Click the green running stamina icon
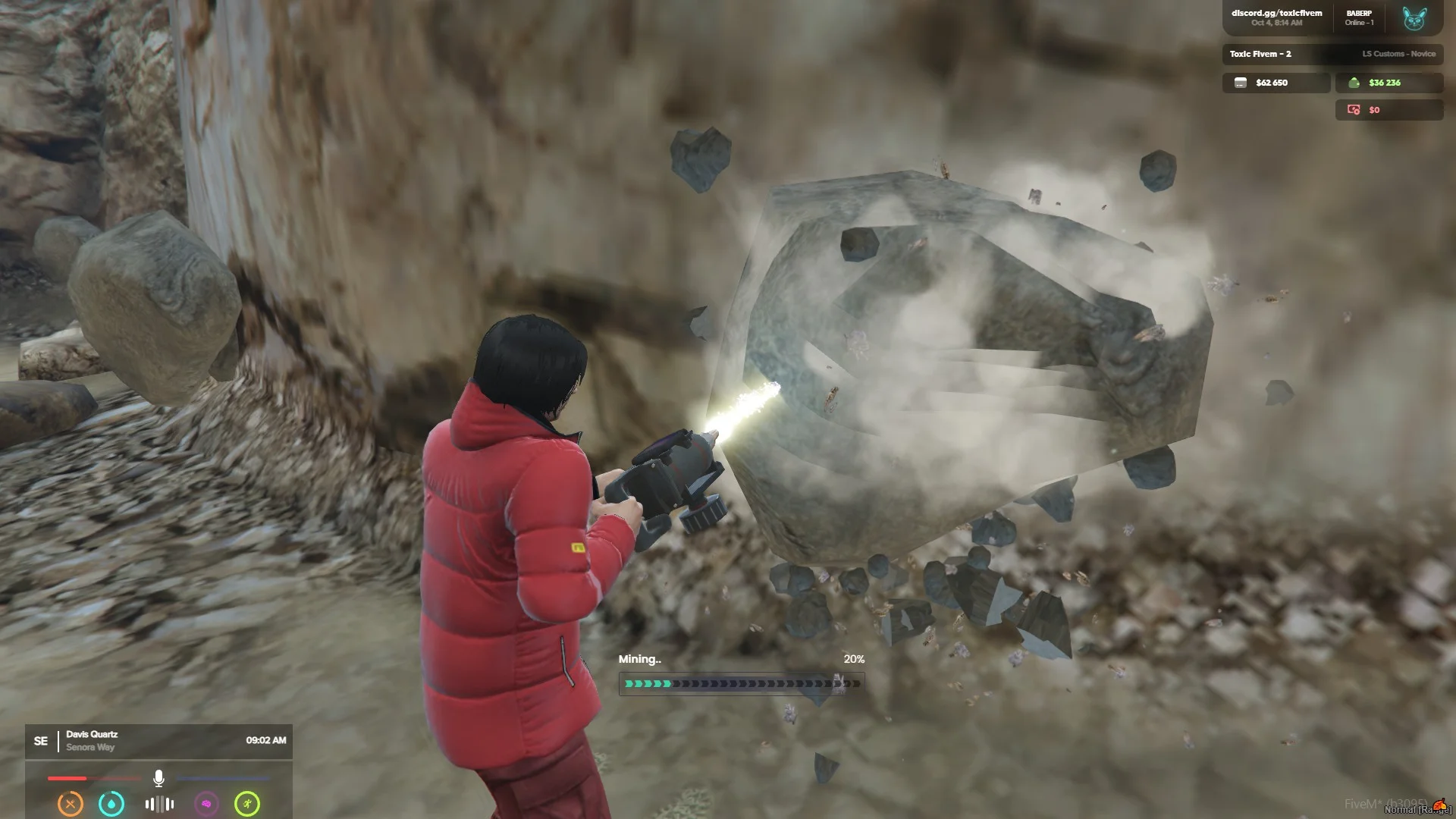Viewport: 1456px width, 819px height. pyautogui.click(x=247, y=804)
